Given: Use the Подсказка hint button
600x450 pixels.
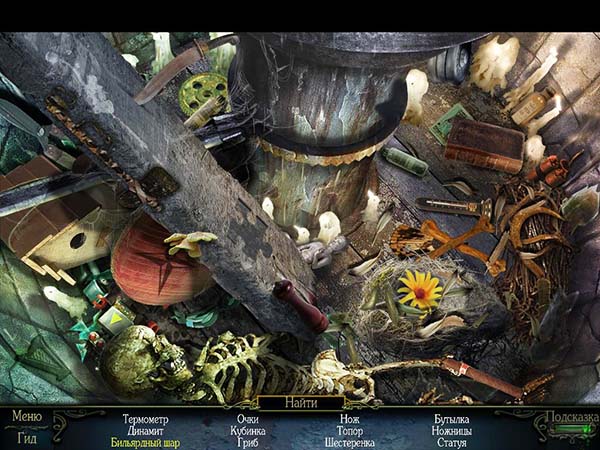Looking at the screenshot, I should click(571, 417).
